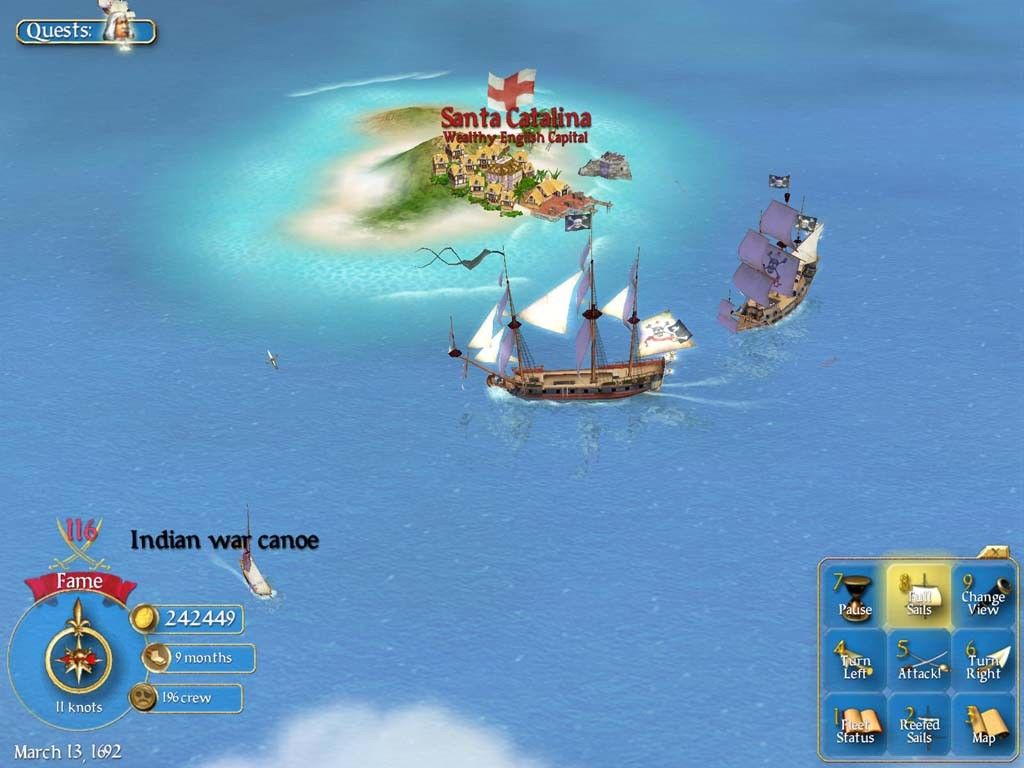Choose the Attack! crossed swords button

[919, 661]
